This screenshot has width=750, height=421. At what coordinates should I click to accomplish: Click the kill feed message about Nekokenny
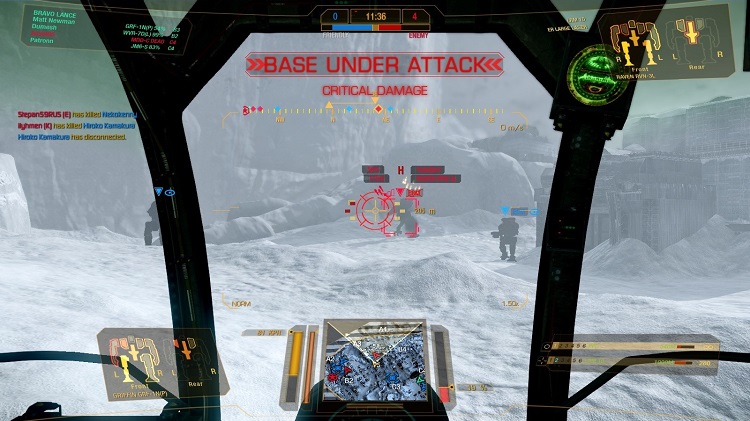tap(75, 116)
